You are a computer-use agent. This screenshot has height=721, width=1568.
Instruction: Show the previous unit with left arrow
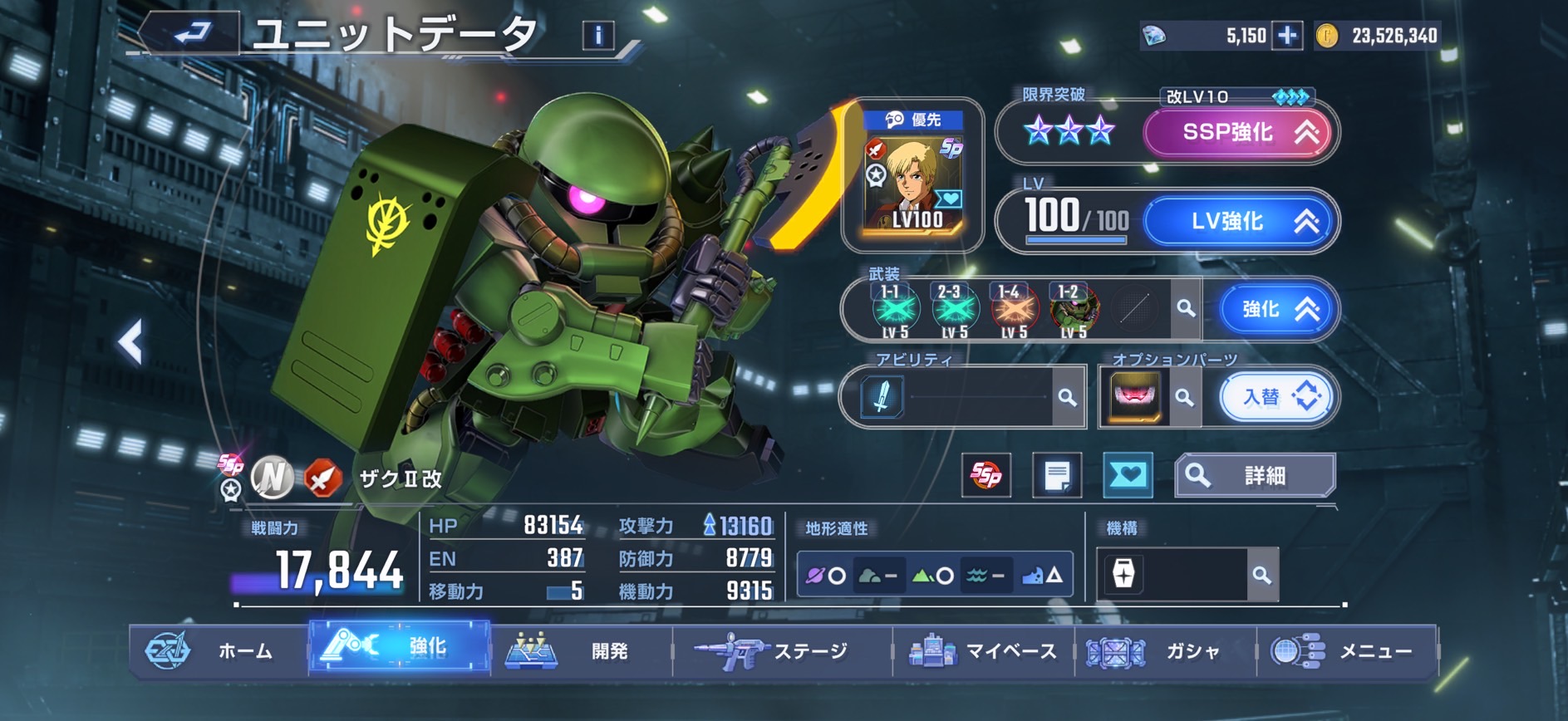click(x=130, y=341)
